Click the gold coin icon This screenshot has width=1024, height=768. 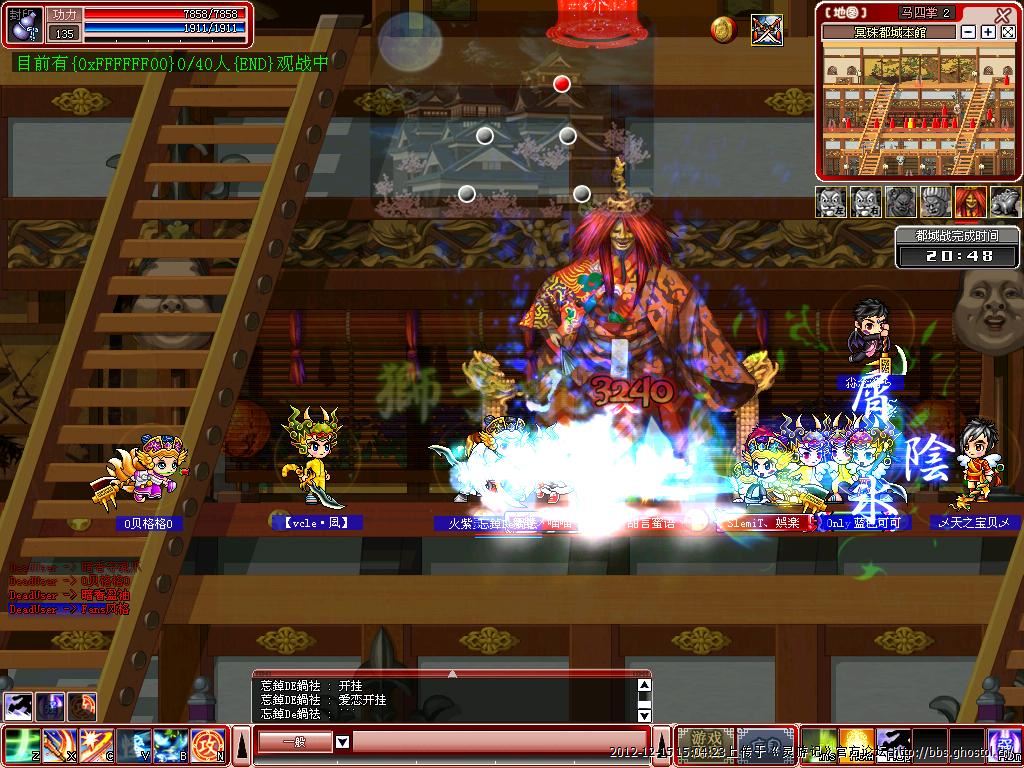[723, 30]
